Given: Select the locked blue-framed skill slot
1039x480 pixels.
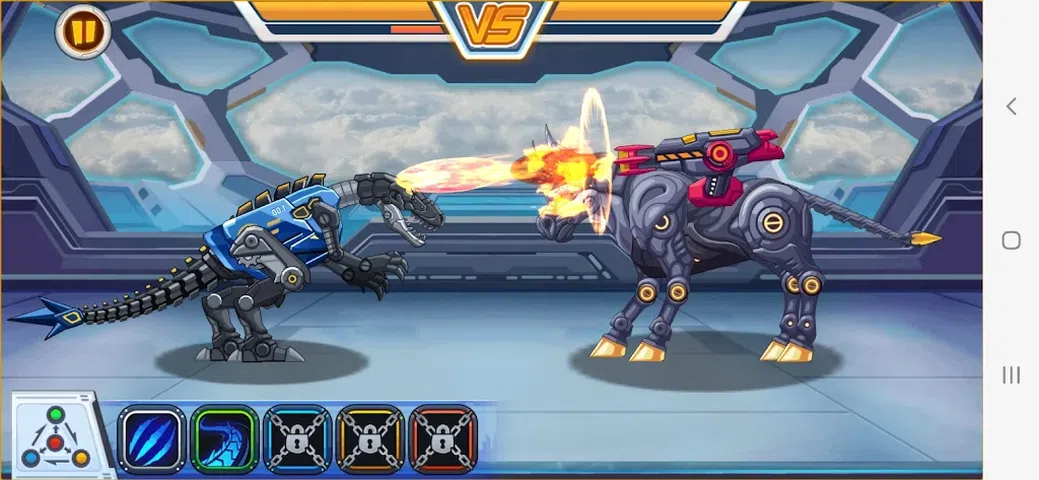Looking at the screenshot, I should [x=297, y=439].
